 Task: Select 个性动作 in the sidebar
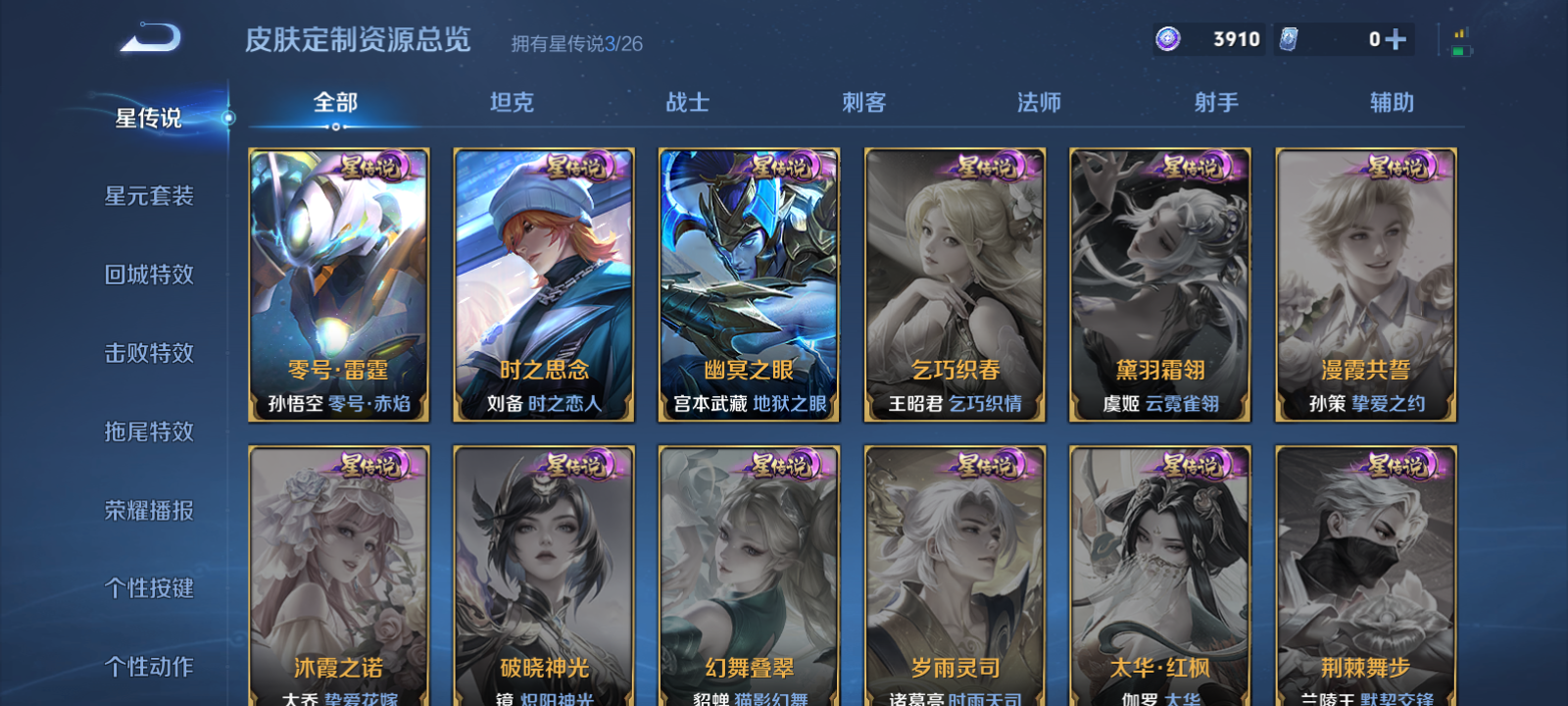(x=149, y=666)
